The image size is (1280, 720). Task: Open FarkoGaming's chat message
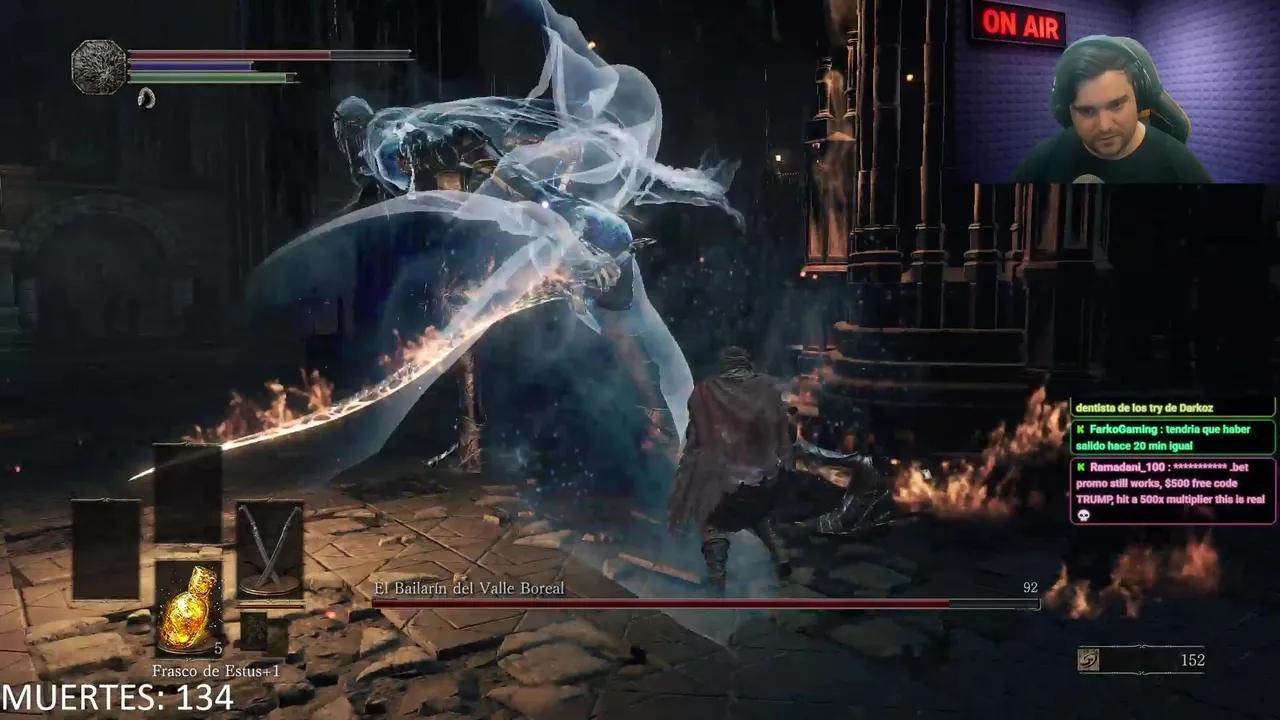pos(1173,437)
